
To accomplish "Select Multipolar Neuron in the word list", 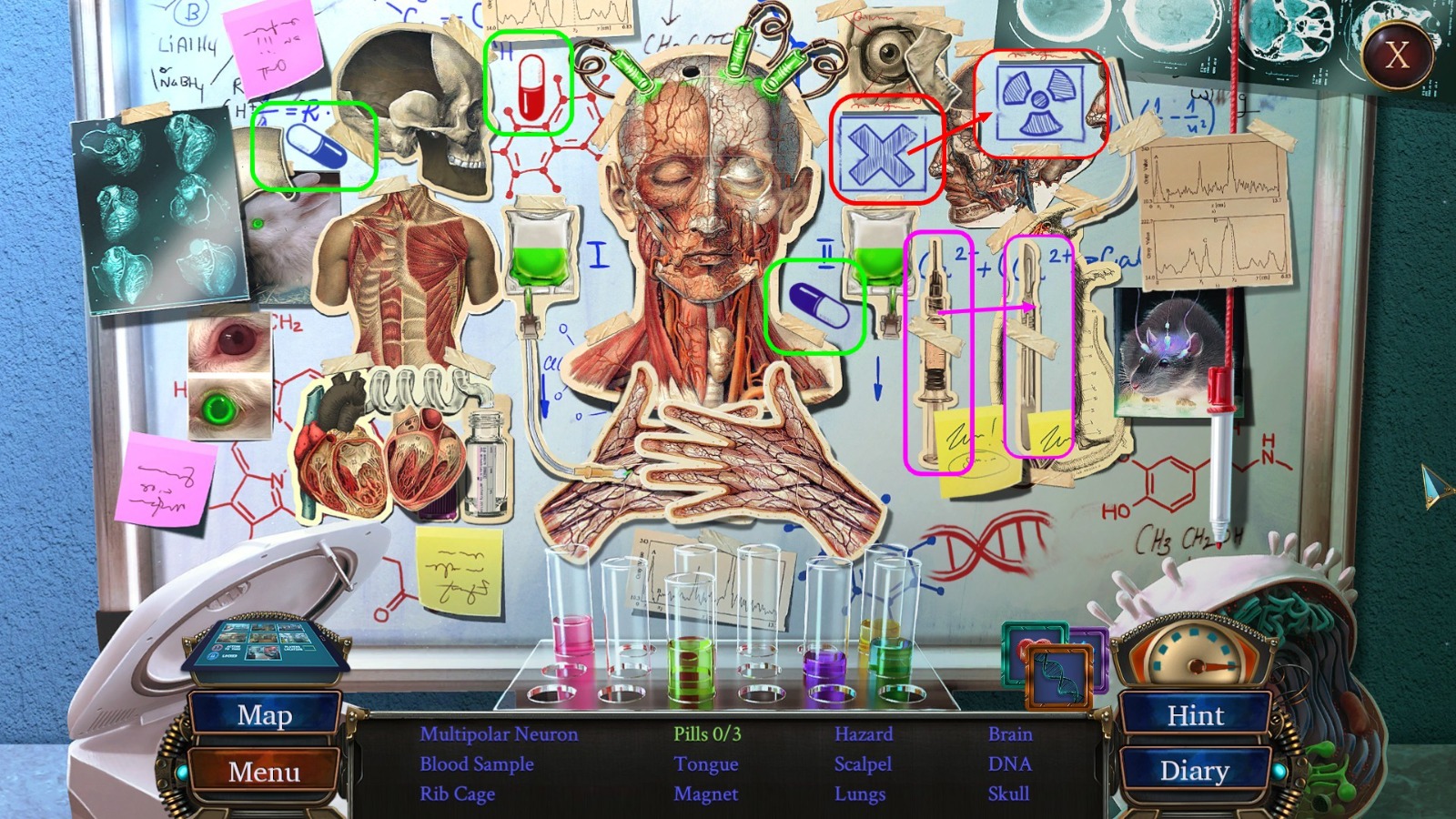I will pyautogui.click(x=499, y=734).
